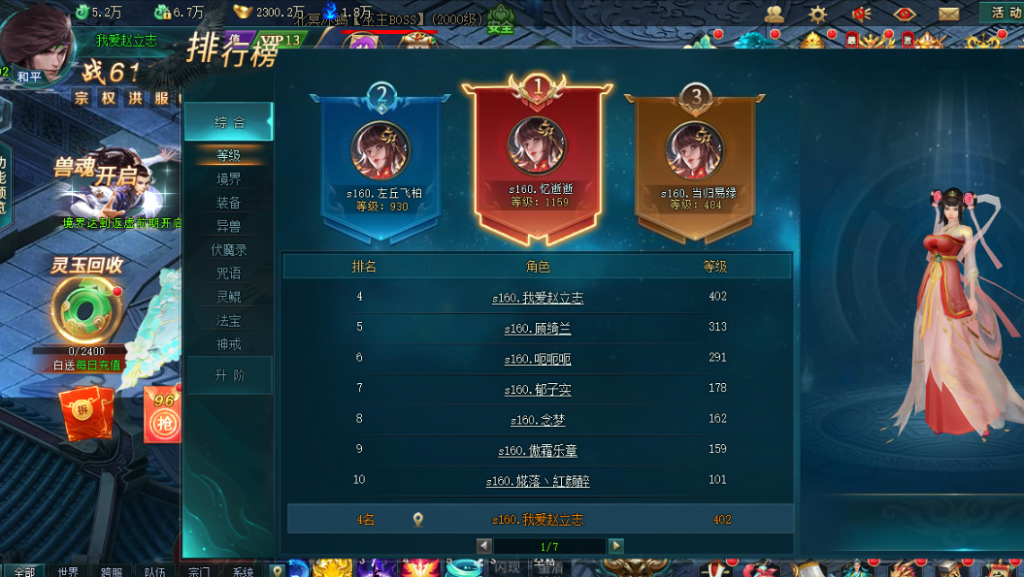Open the 装备 ranking list
Image resolution: width=1024 pixels, height=577 pixels.
[x=229, y=202]
